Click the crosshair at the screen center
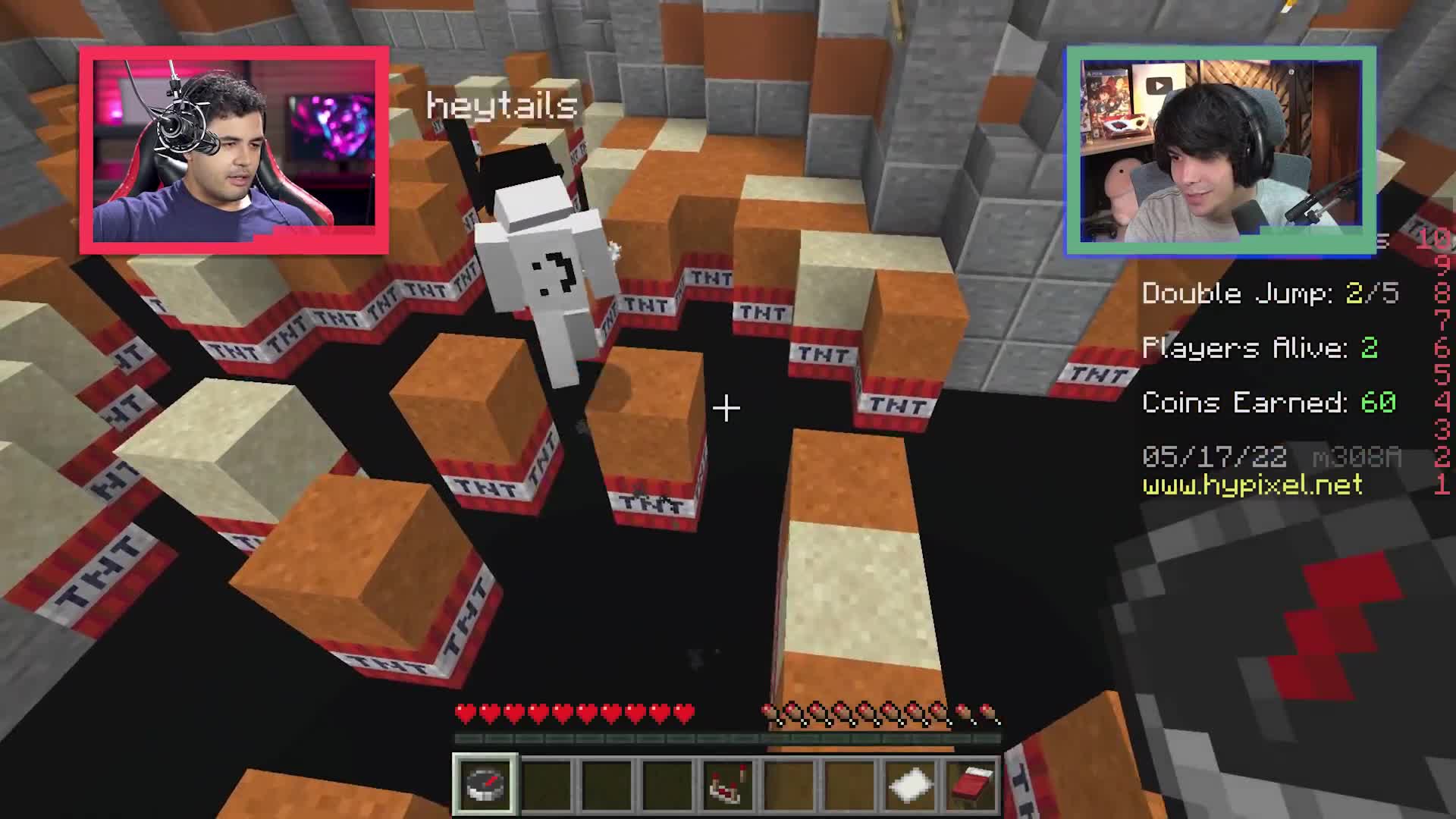Screen dimensions: 1456x819 [x=726, y=408]
